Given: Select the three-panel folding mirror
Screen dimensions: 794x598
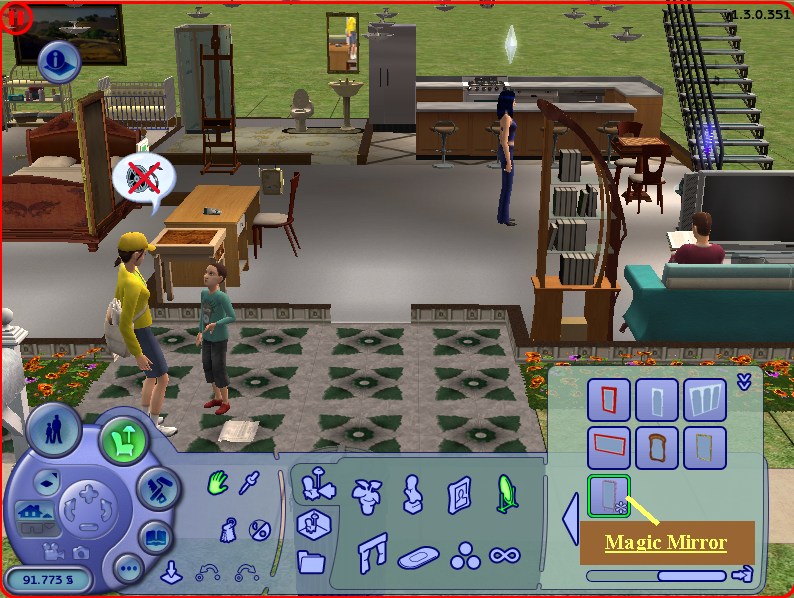Looking at the screenshot, I should pyautogui.click(x=705, y=400).
